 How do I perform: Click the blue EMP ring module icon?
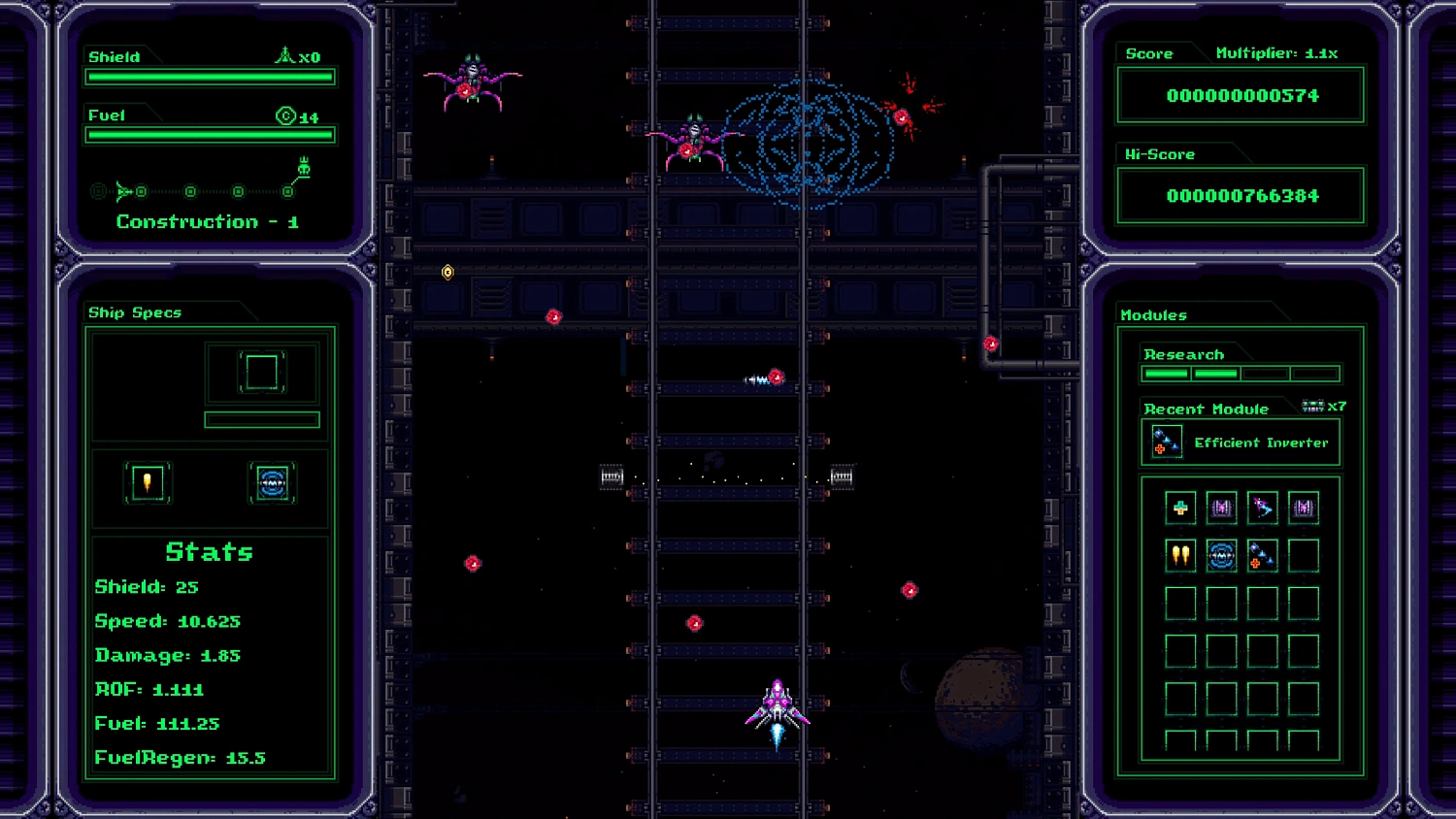pos(1222,555)
